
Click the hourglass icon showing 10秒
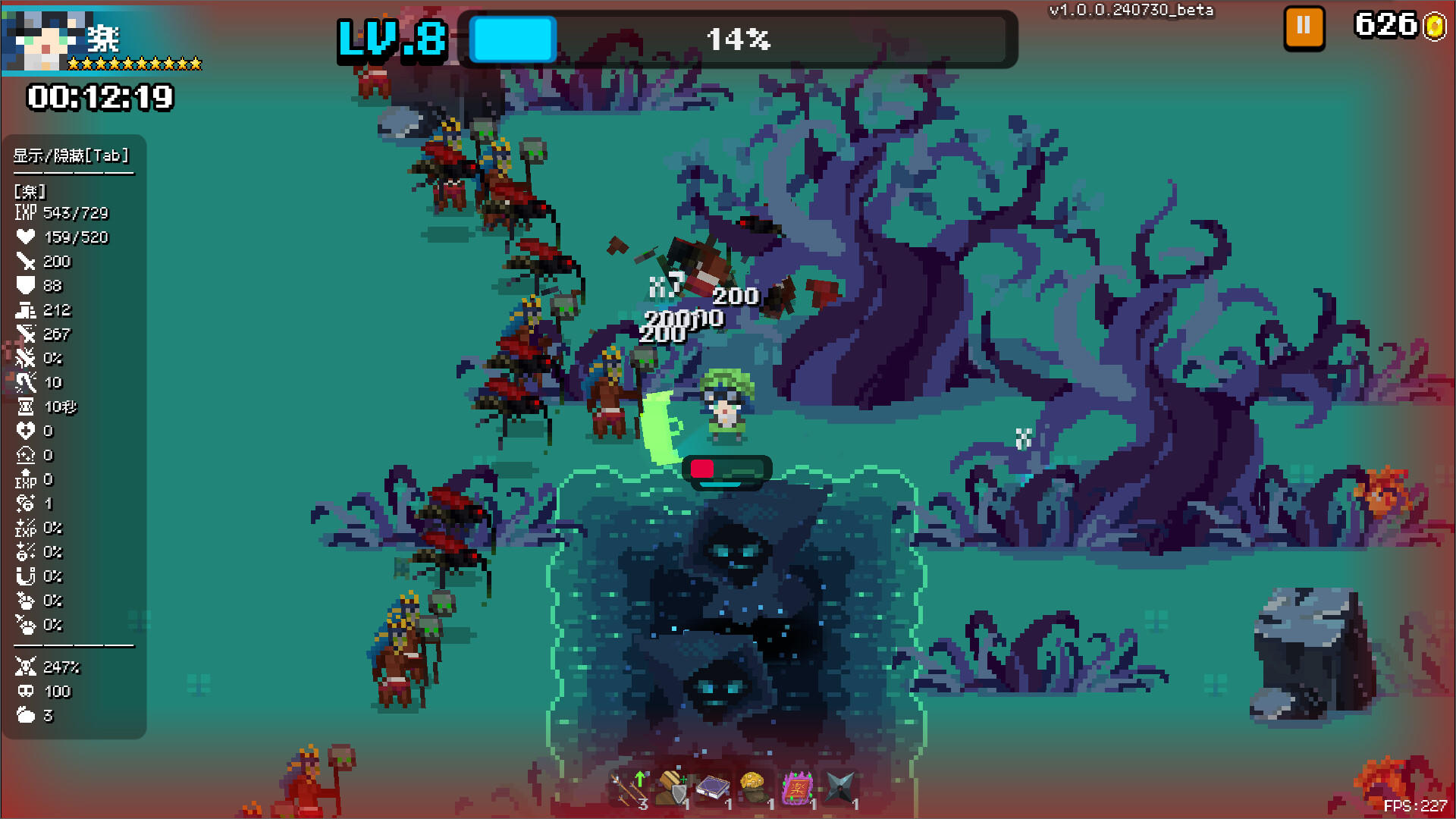point(27,407)
